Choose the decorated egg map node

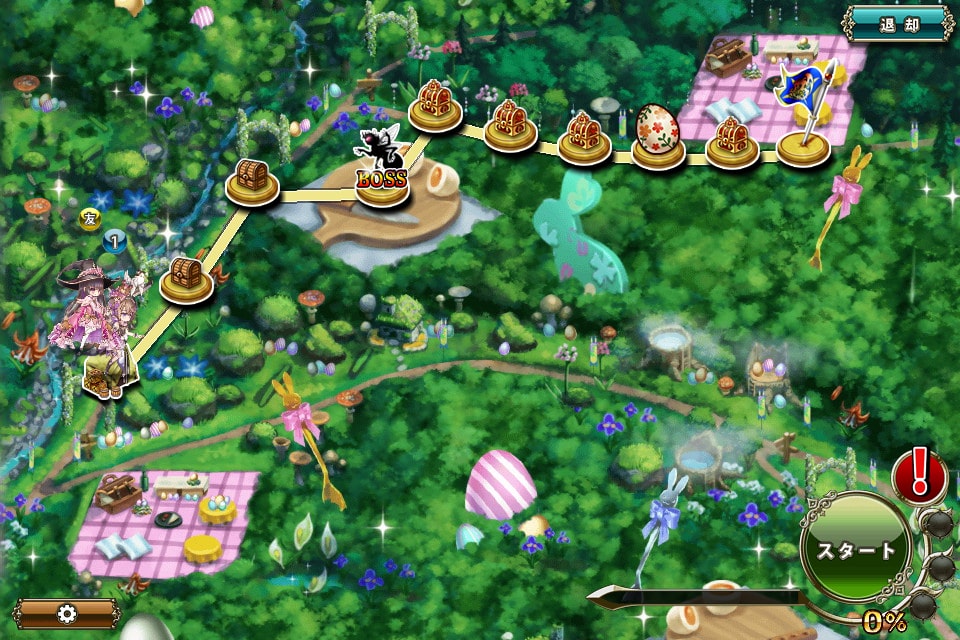pyautogui.click(x=658, y=136)
